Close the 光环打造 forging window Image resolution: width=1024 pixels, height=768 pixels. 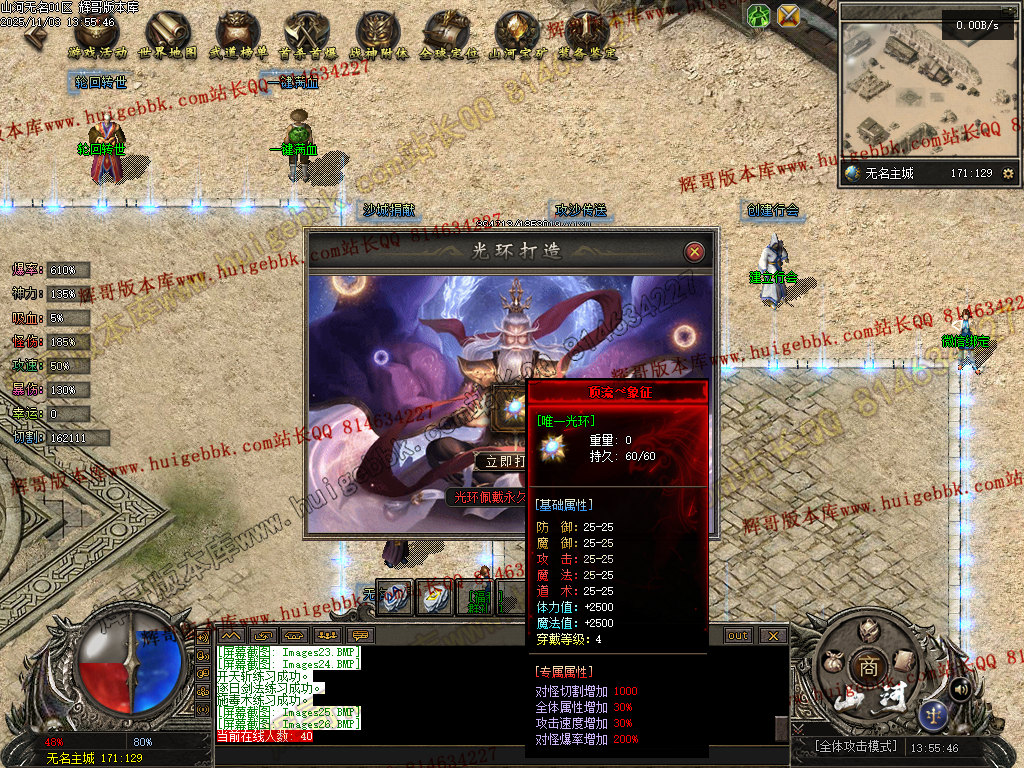pyautogui.click(x=694, y=252)
